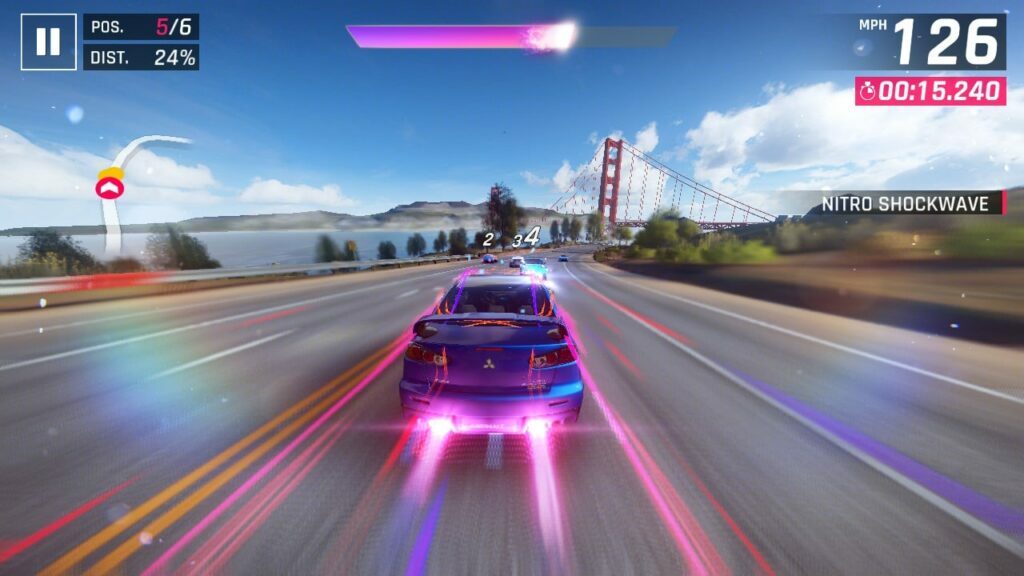
Task: Pause the race with the pause button
Action: click(48, 42)
